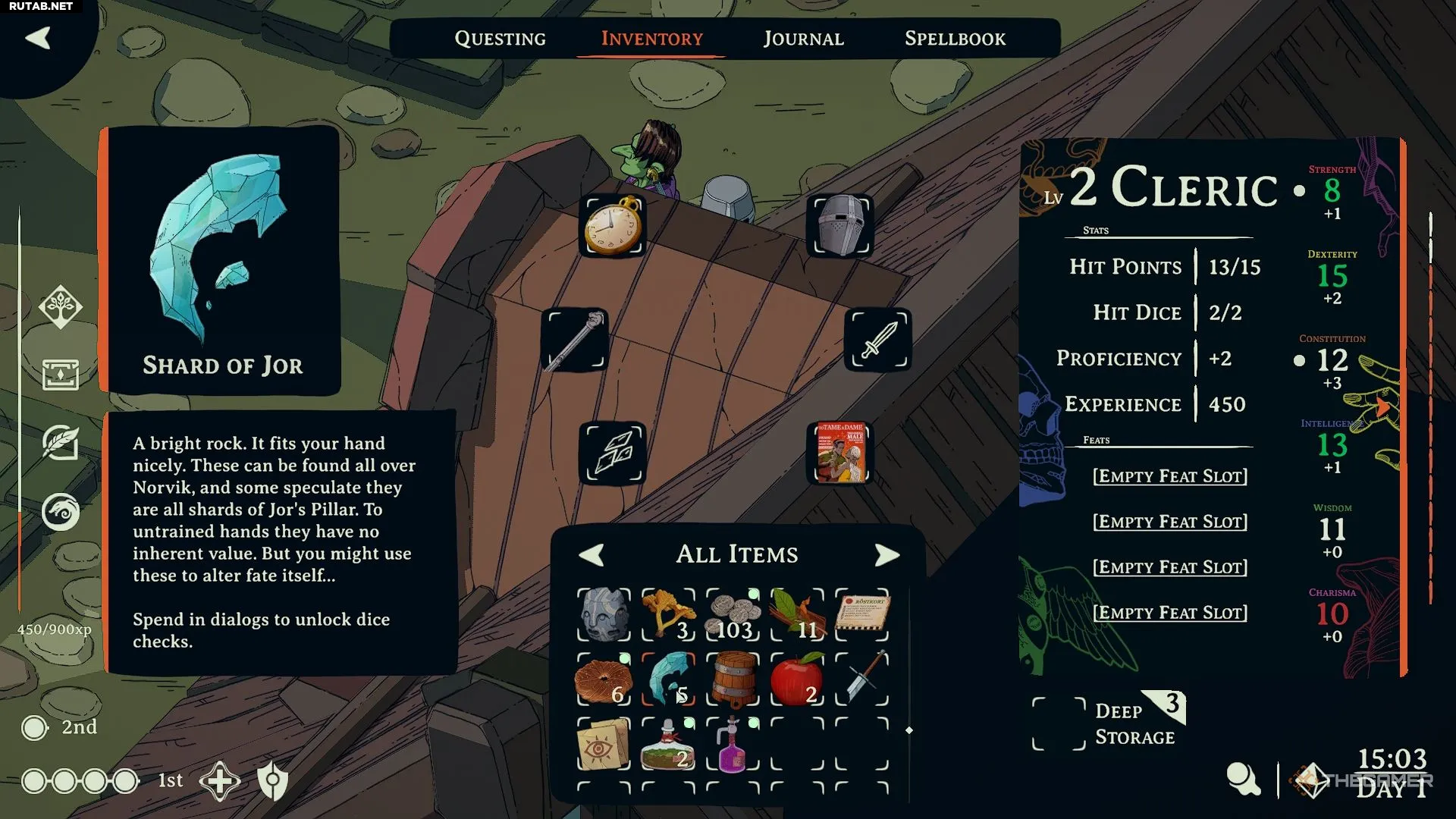Open the tree emblem side icon
1456x819 pixels.
61,307
